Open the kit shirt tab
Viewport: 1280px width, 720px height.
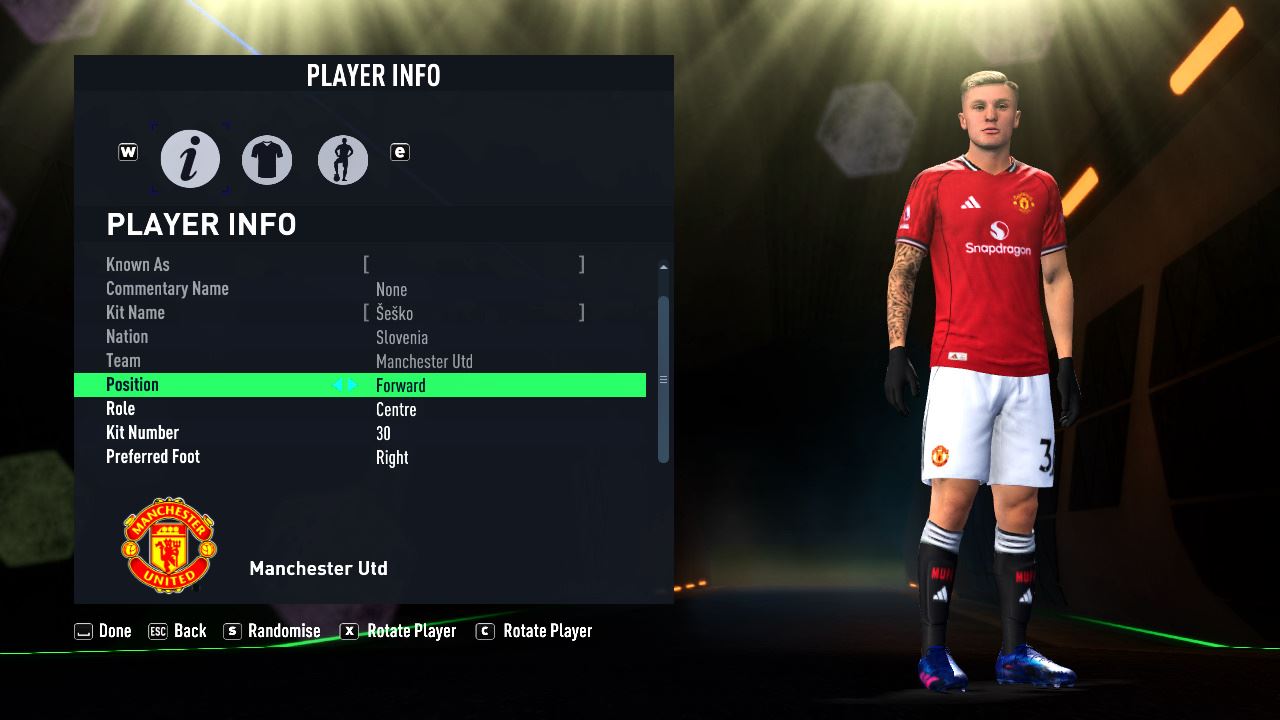pyautogui.click(x=267, y=160)
